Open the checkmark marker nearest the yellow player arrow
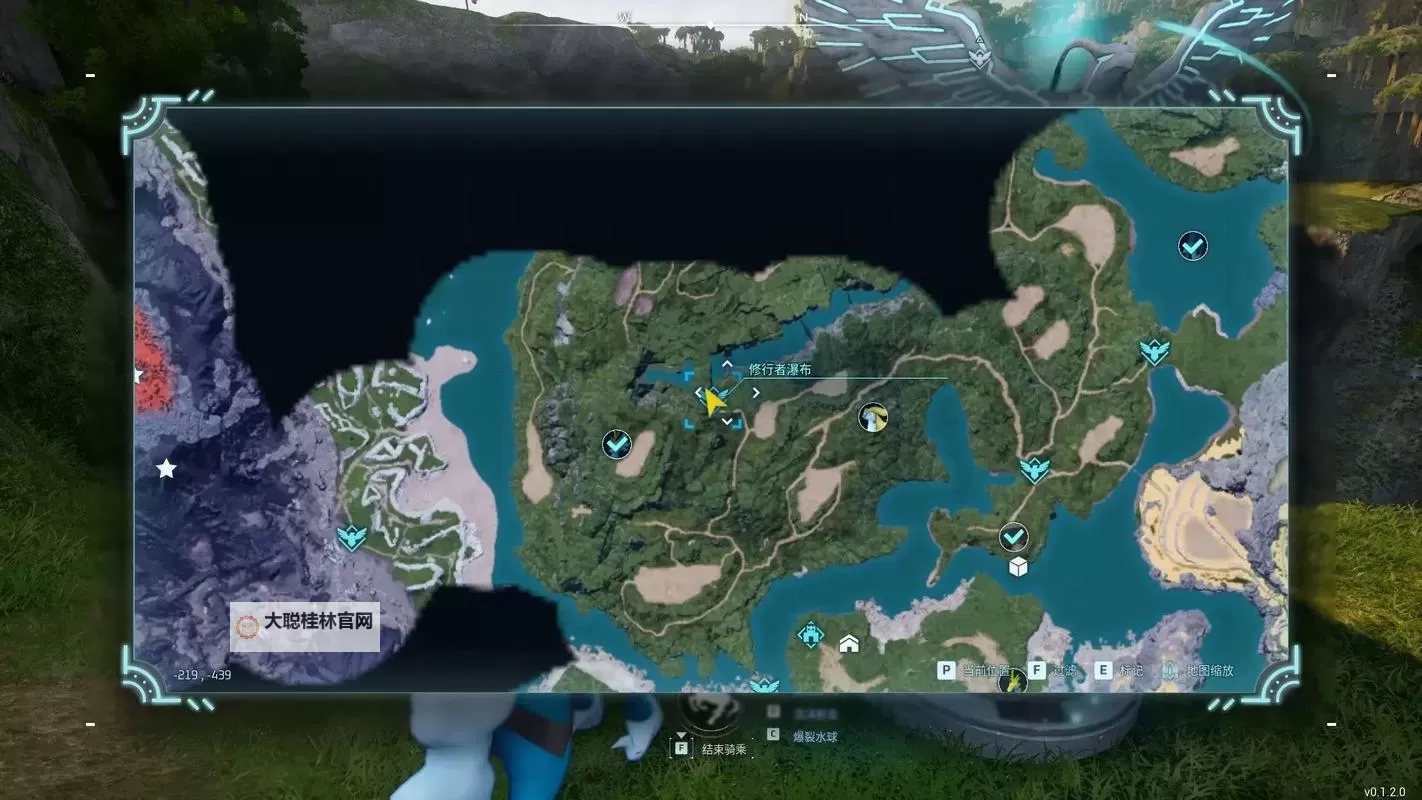The image size is (1422, 800). click(x=617, y=443)
